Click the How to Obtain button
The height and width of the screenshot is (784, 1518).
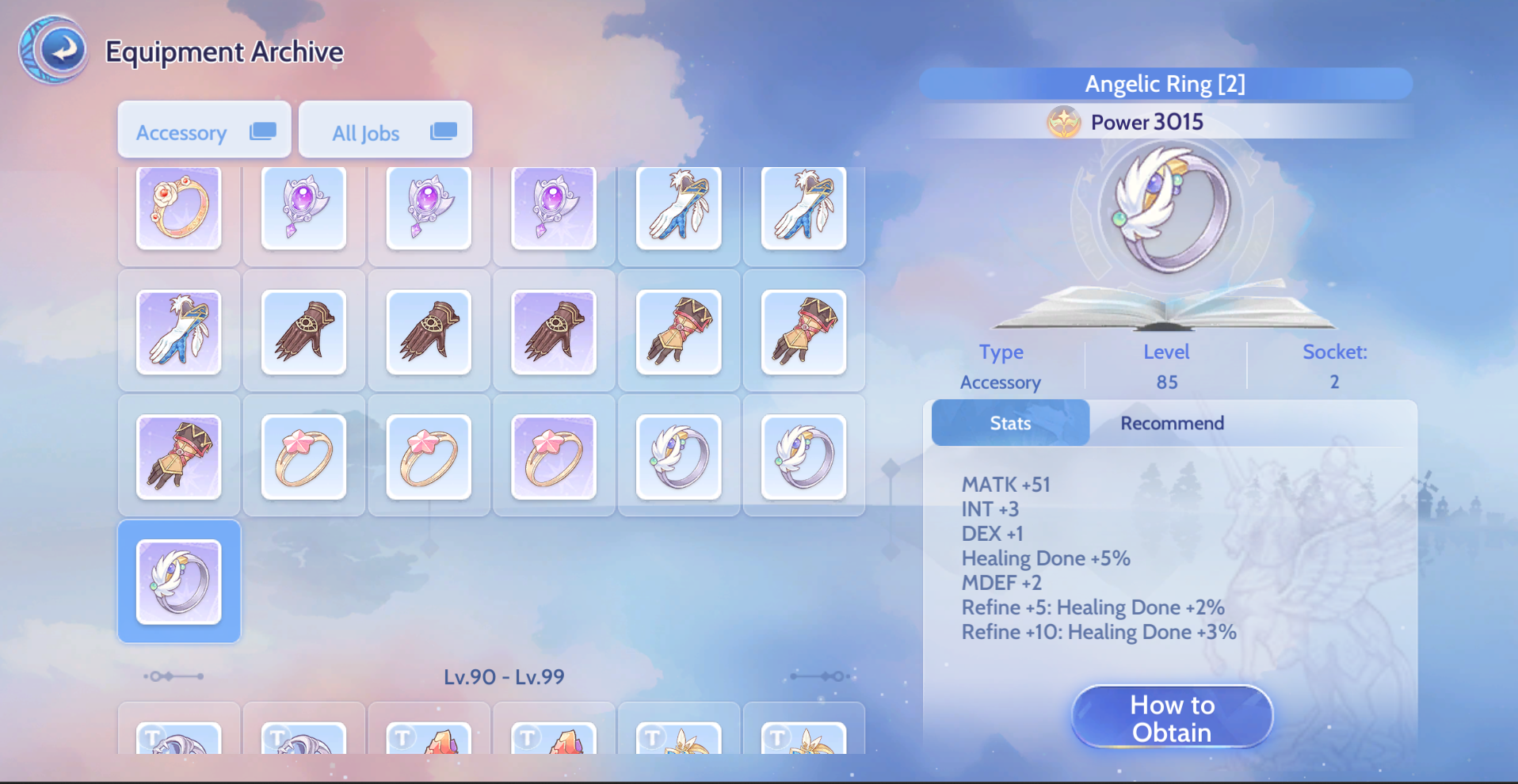click(x=1172, y=717)
